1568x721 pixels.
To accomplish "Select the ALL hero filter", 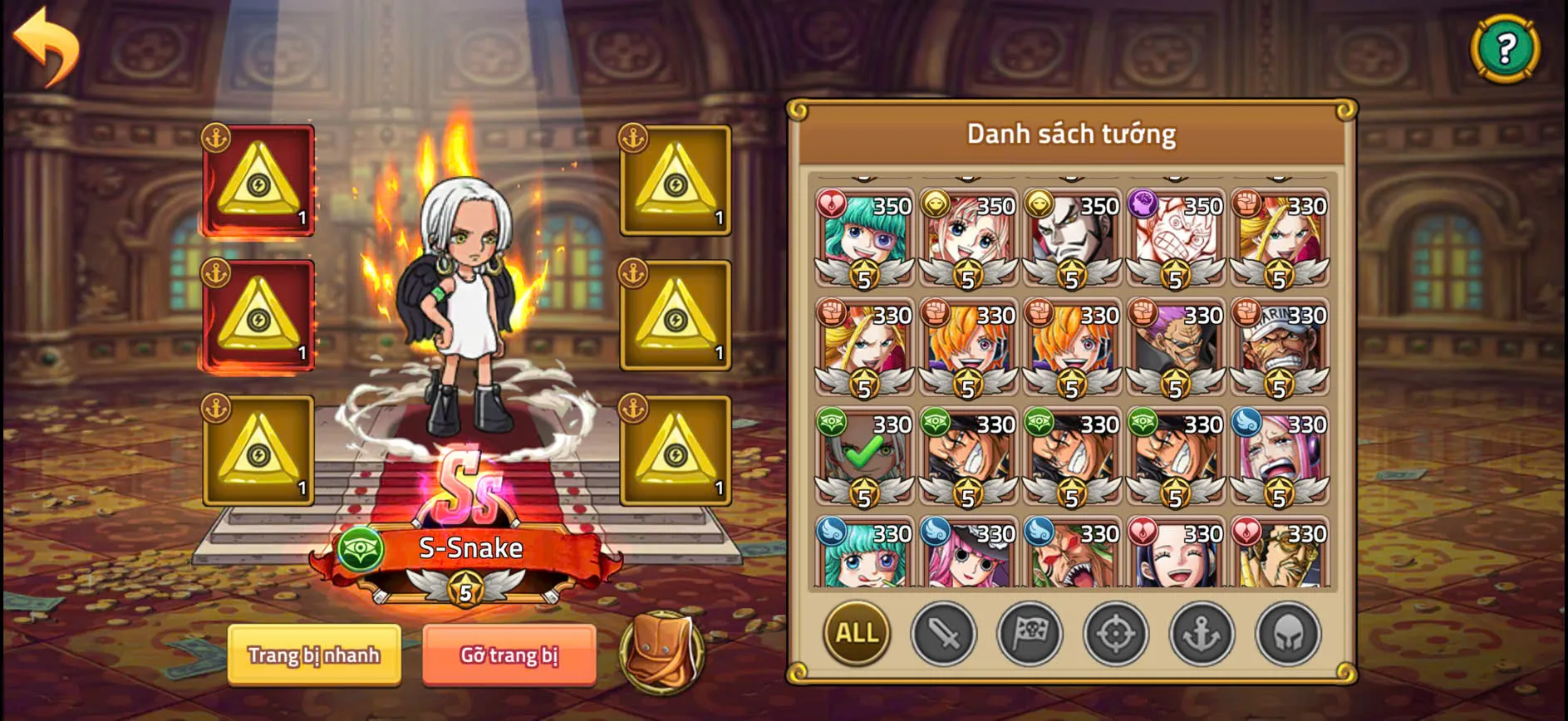I will coord(856,634).
